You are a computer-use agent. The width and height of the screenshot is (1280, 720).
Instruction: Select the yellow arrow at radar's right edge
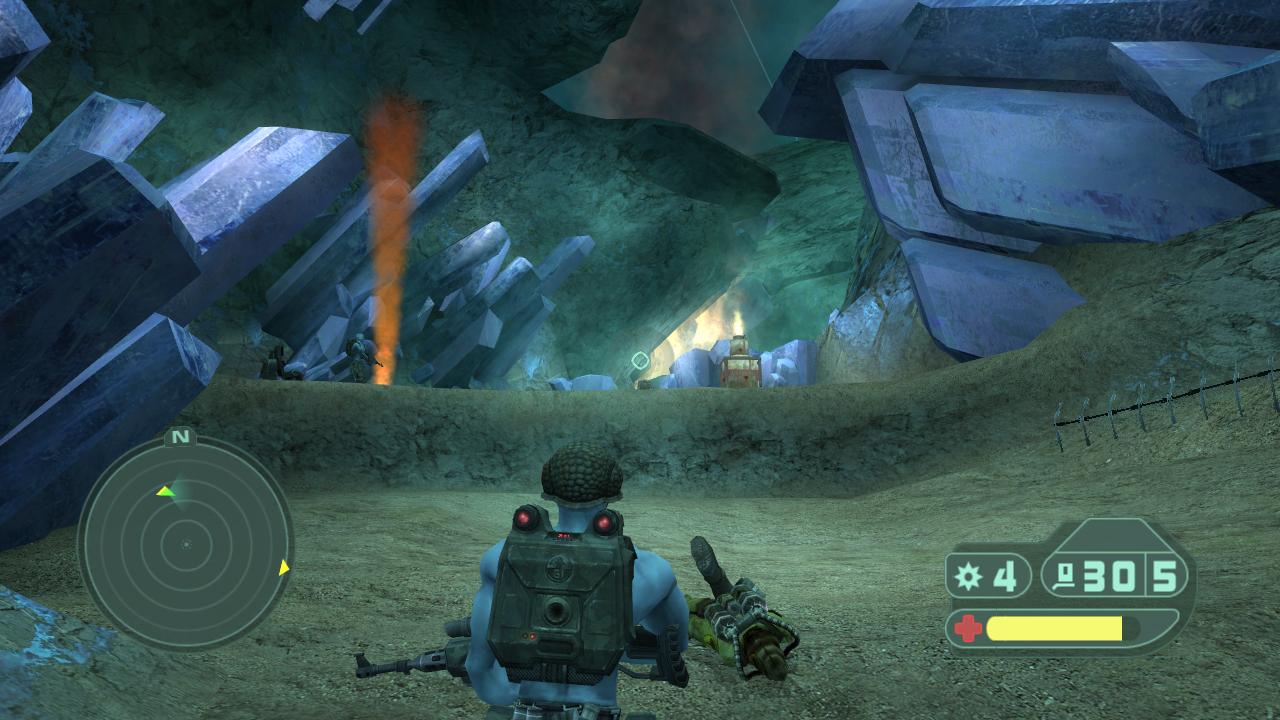point(284,568)
